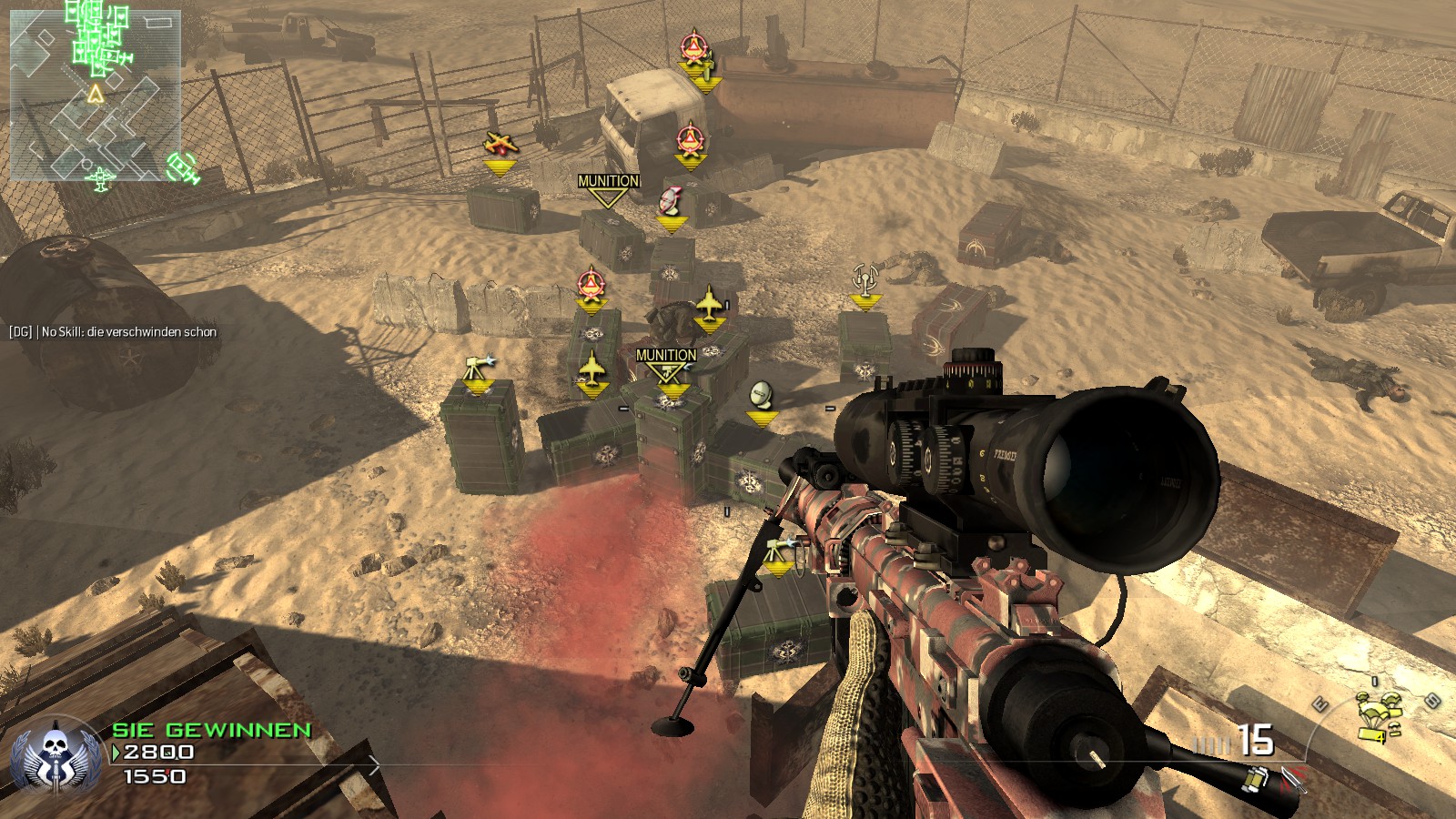Click the green aircraft marker under the minimap

pos(101,177)
